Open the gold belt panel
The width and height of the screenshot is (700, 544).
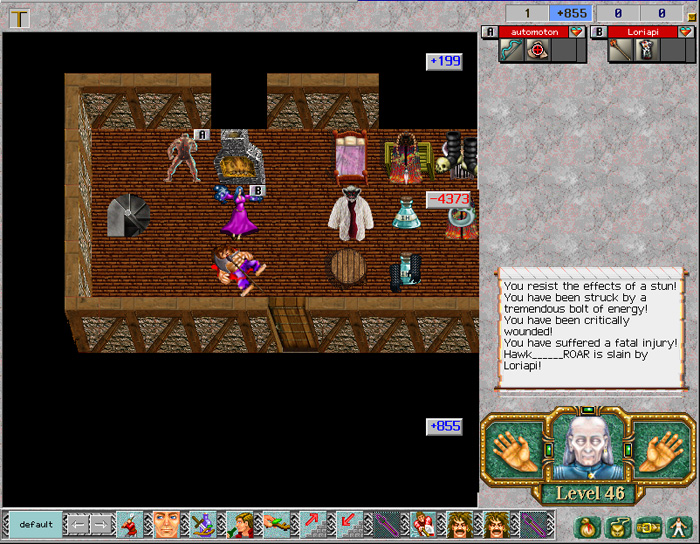(x=647, y=524)
